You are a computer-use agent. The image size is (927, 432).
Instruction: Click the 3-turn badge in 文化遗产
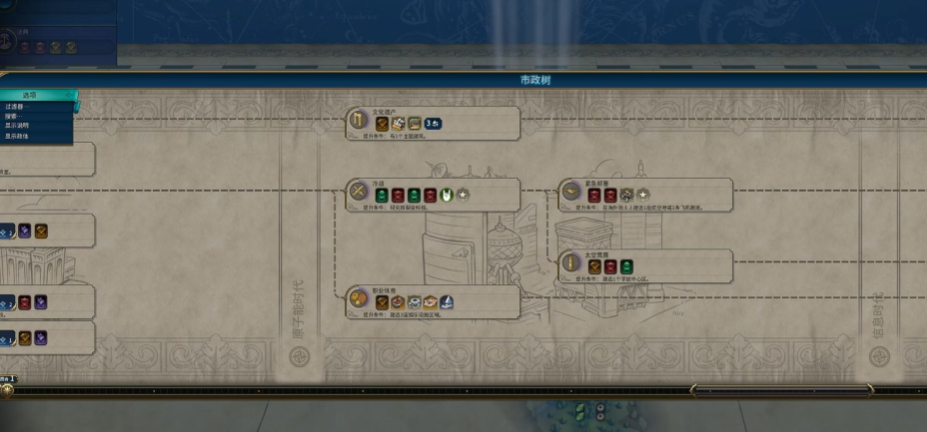click(434, 123)
